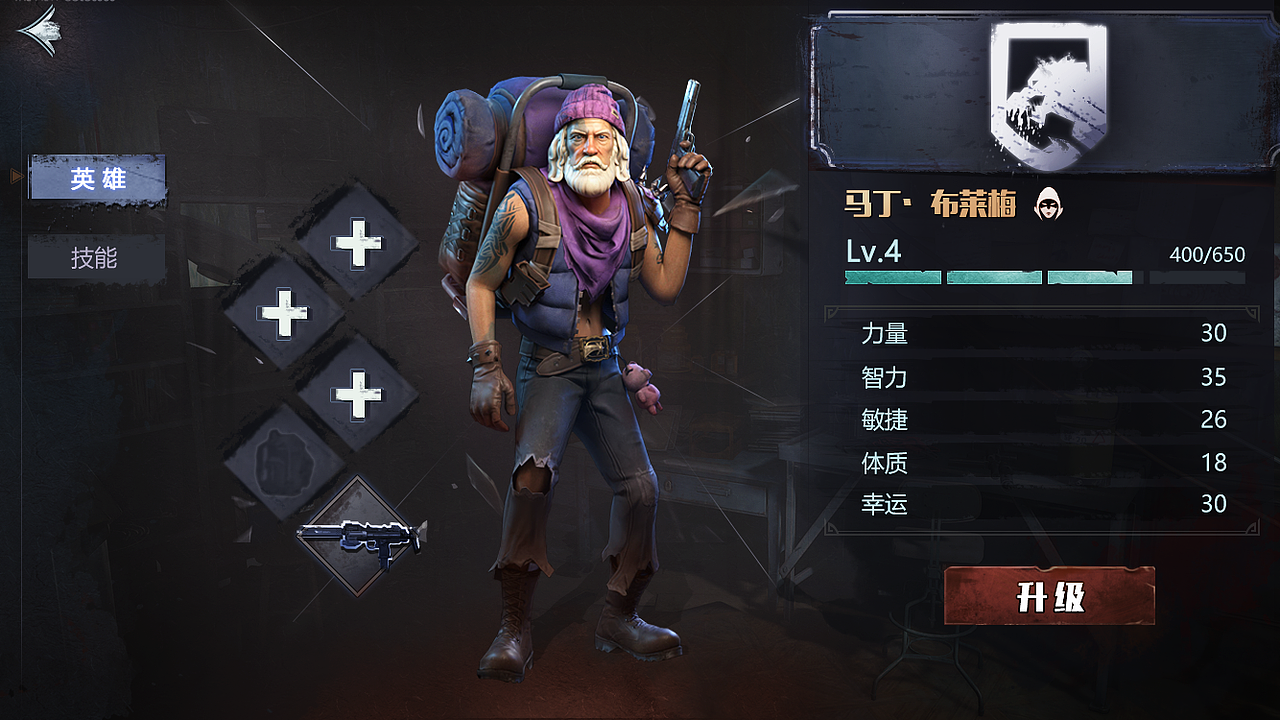Screen dimensions: 1280x720
Task: Open the 技能 tab
Action: pos(96,258)
